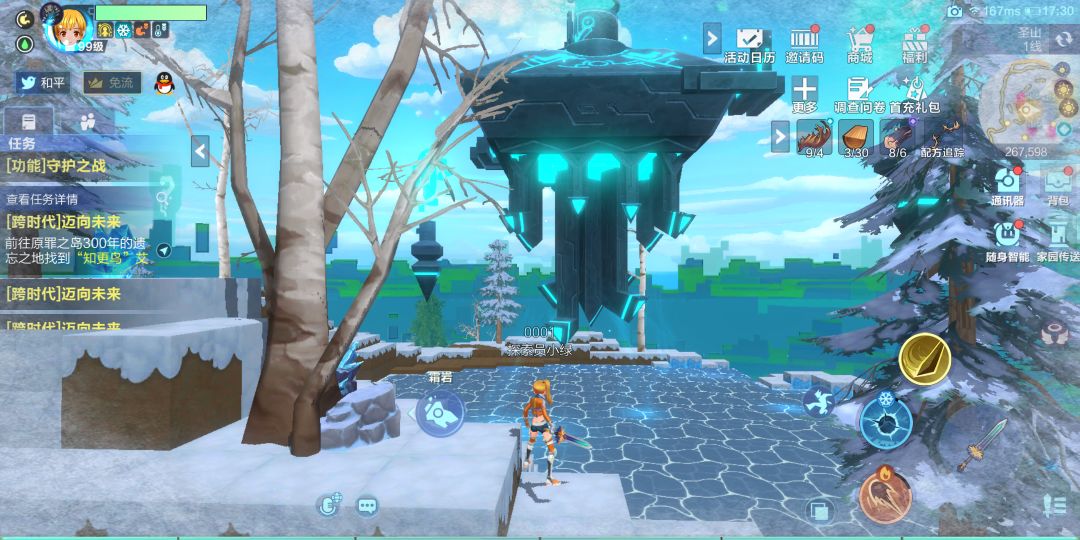Open the 邀请码 invite code menu
1080x540 pixels.
pyautogui.click(x=804, y=43)
